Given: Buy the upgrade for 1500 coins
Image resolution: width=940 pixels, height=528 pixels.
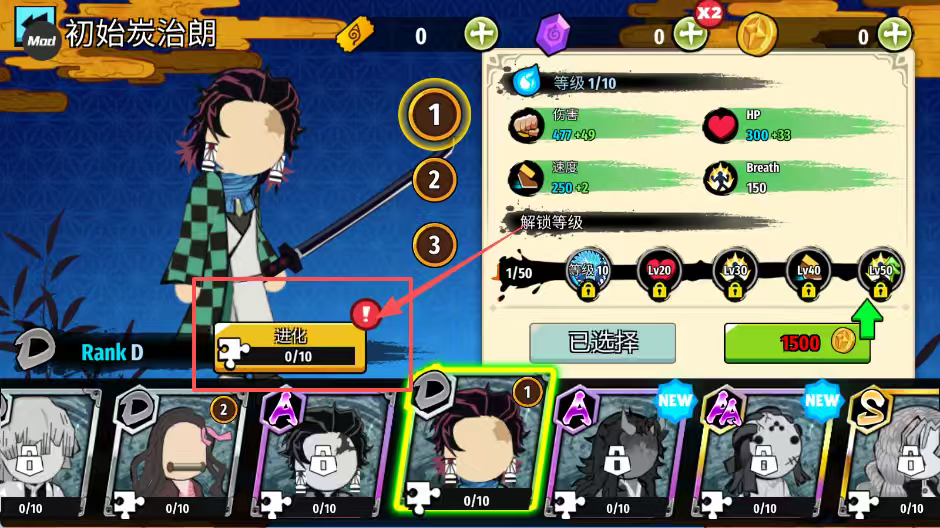Looking at the screenshot, I should 796,343.
